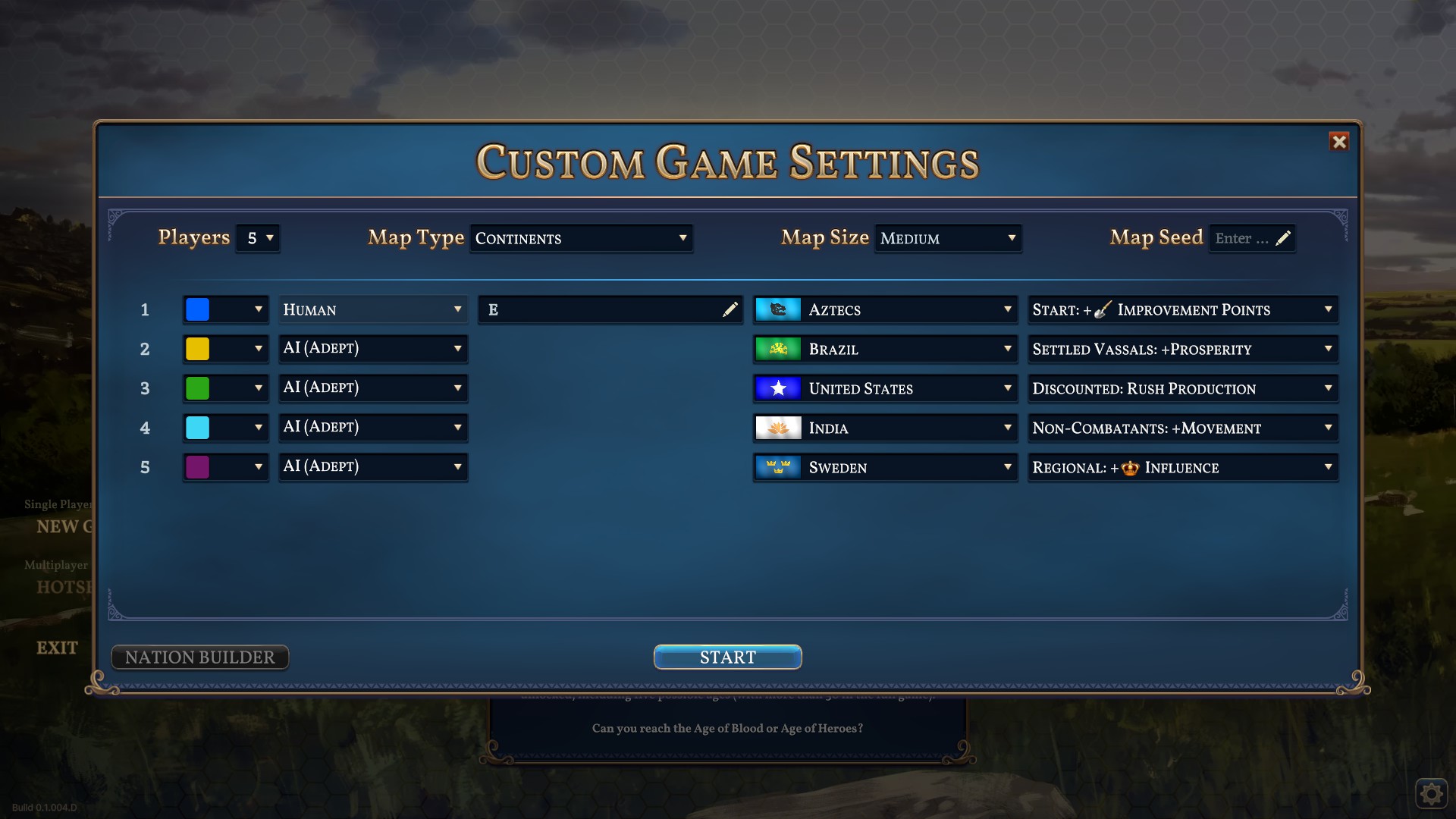Click the India lotus flag icon
Viewport: 1456px width, 819px height.
pos(777,428)
